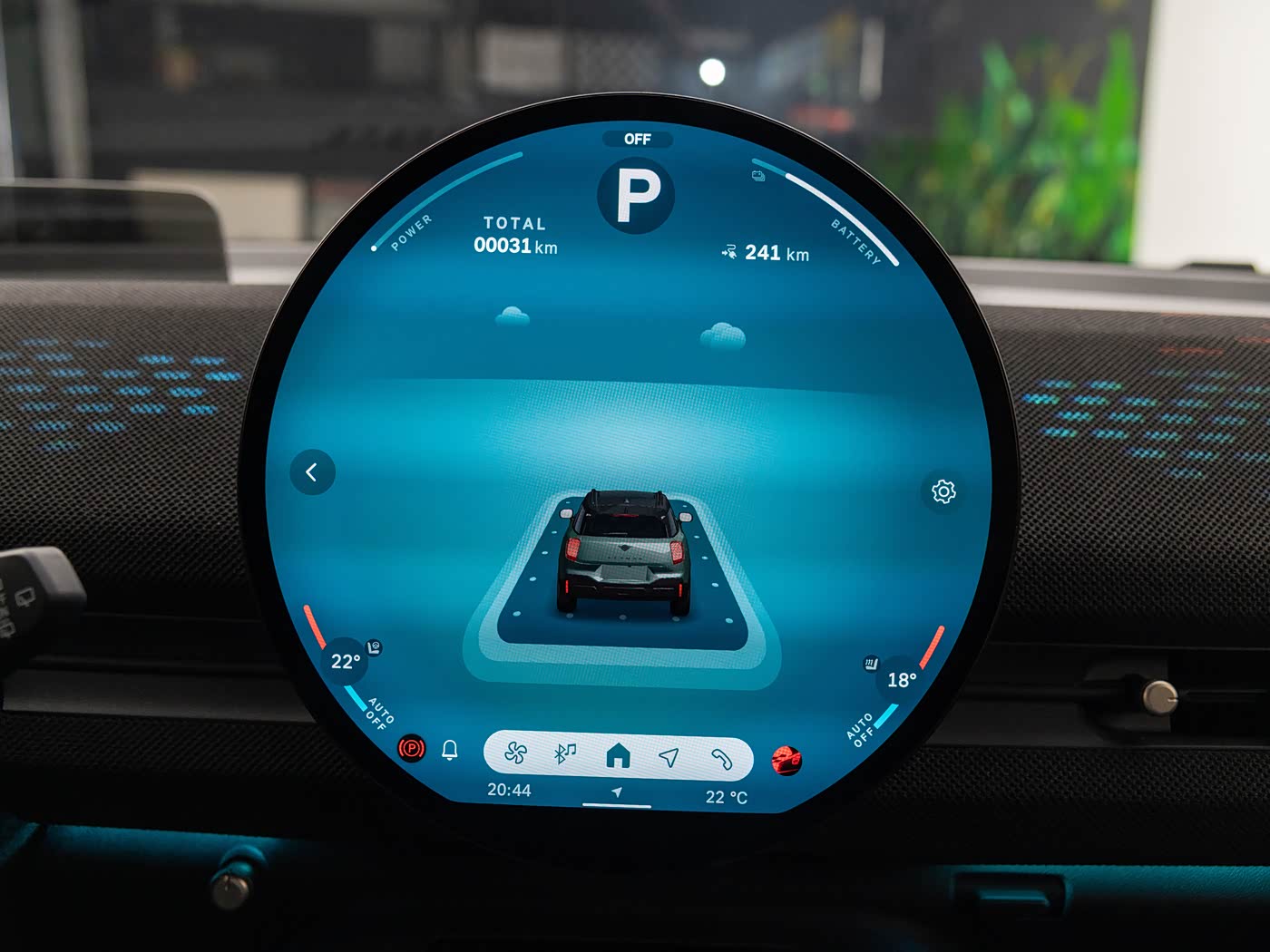Tap the right AUTO OFF climate label
The image size is (1270, 952).
point(860,728)
